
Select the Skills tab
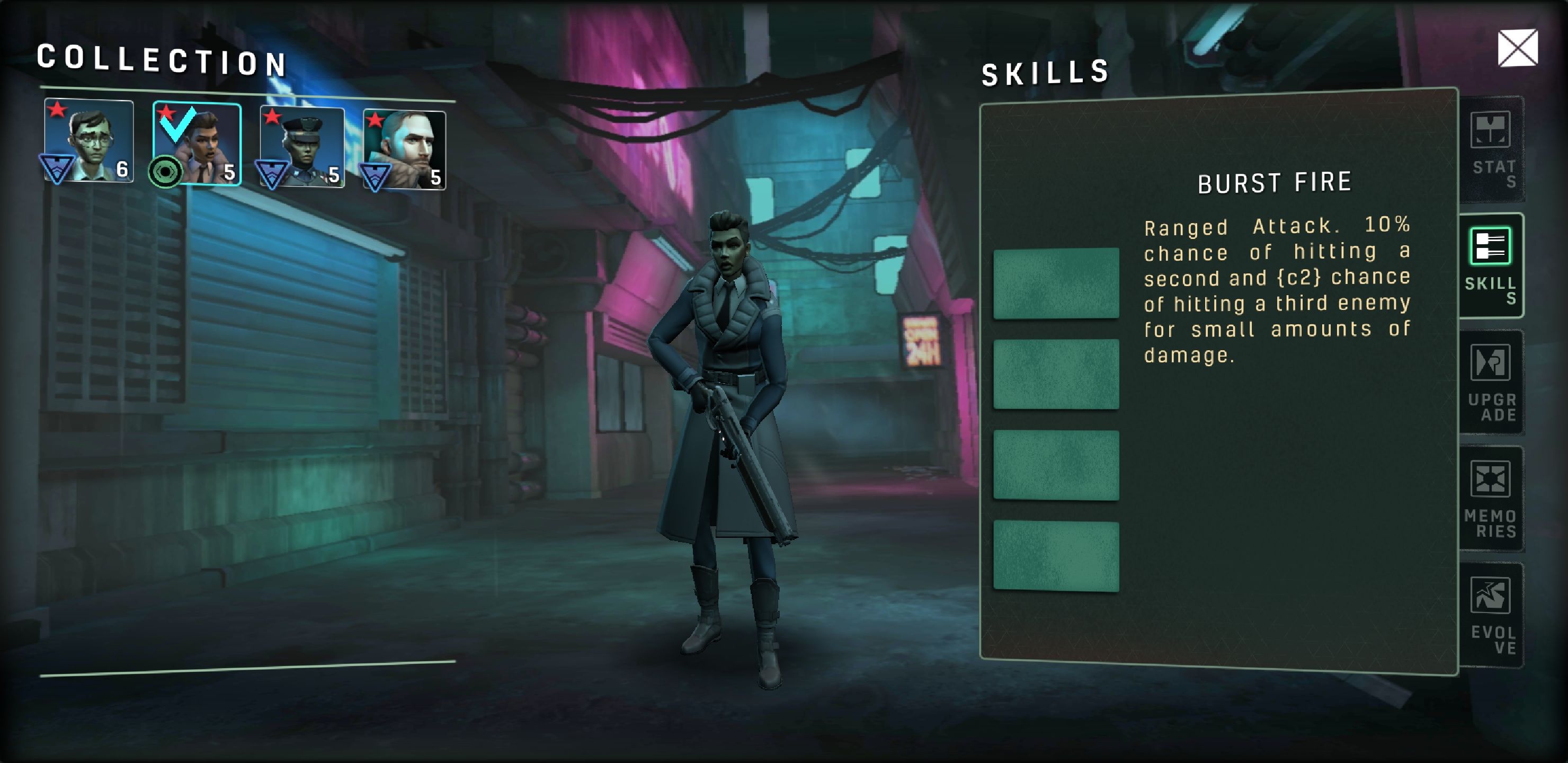pyautogui.click(x=1491, y=265)
